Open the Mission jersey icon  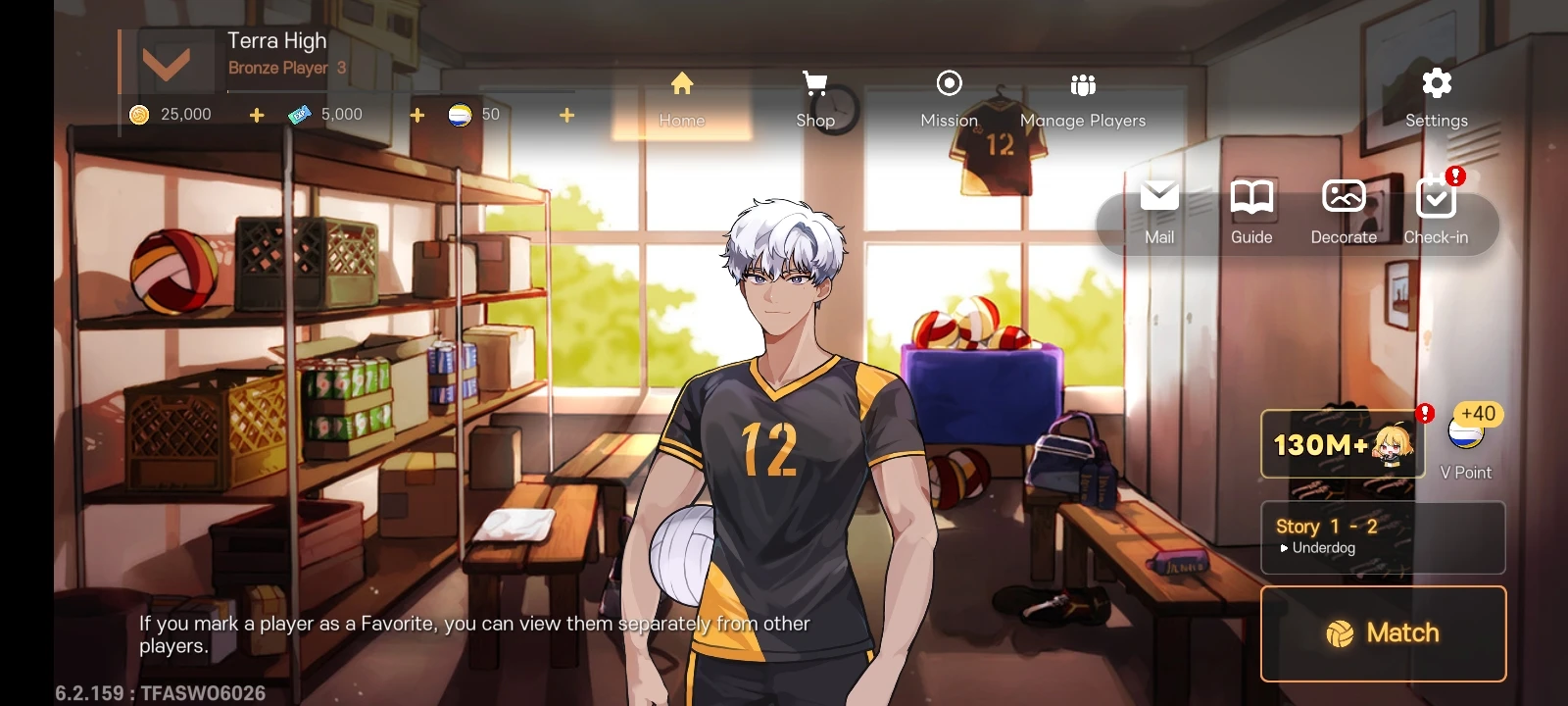coord(949,84)
